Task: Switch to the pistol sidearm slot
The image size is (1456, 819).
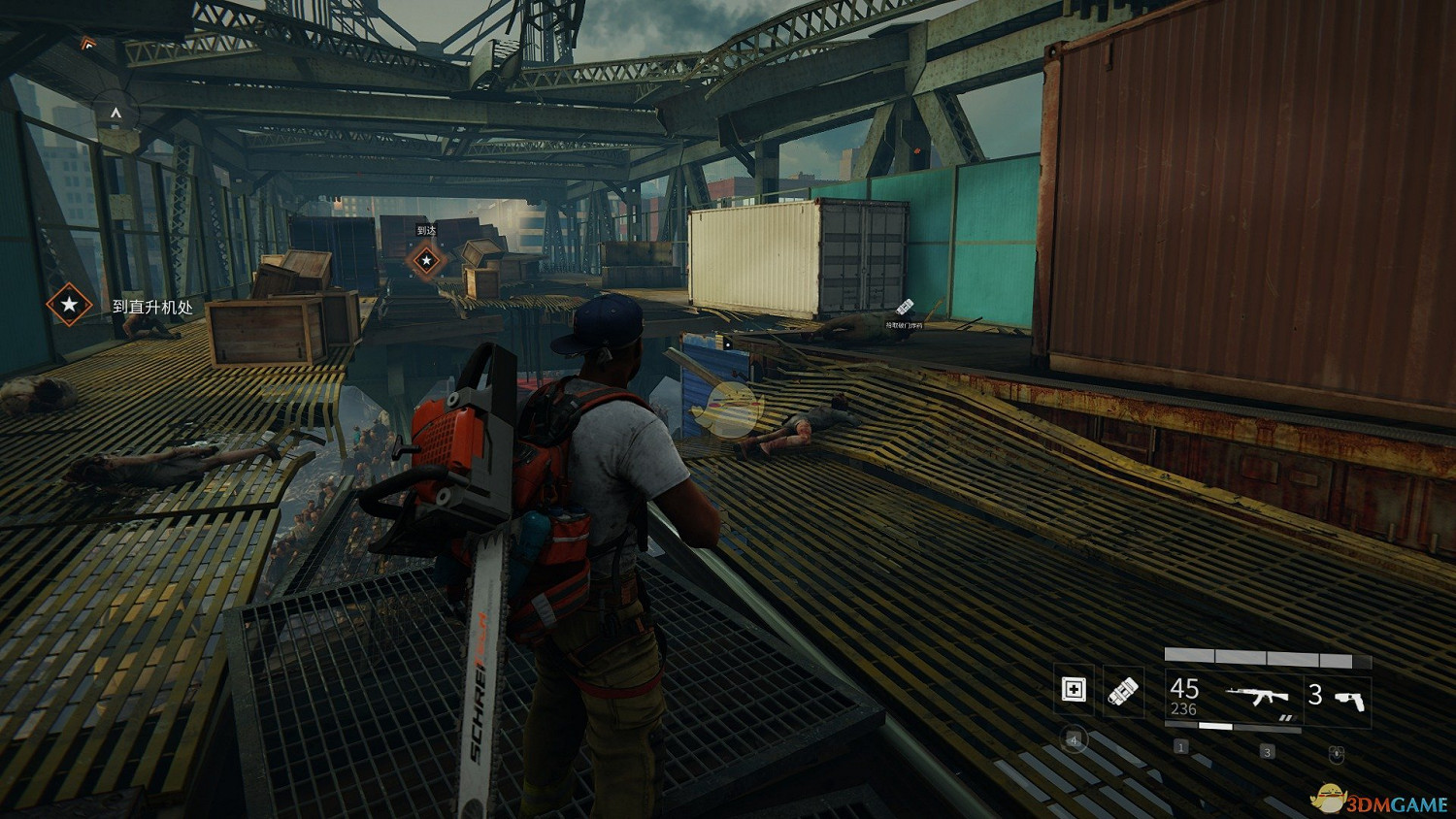Action: point(1338,697)
